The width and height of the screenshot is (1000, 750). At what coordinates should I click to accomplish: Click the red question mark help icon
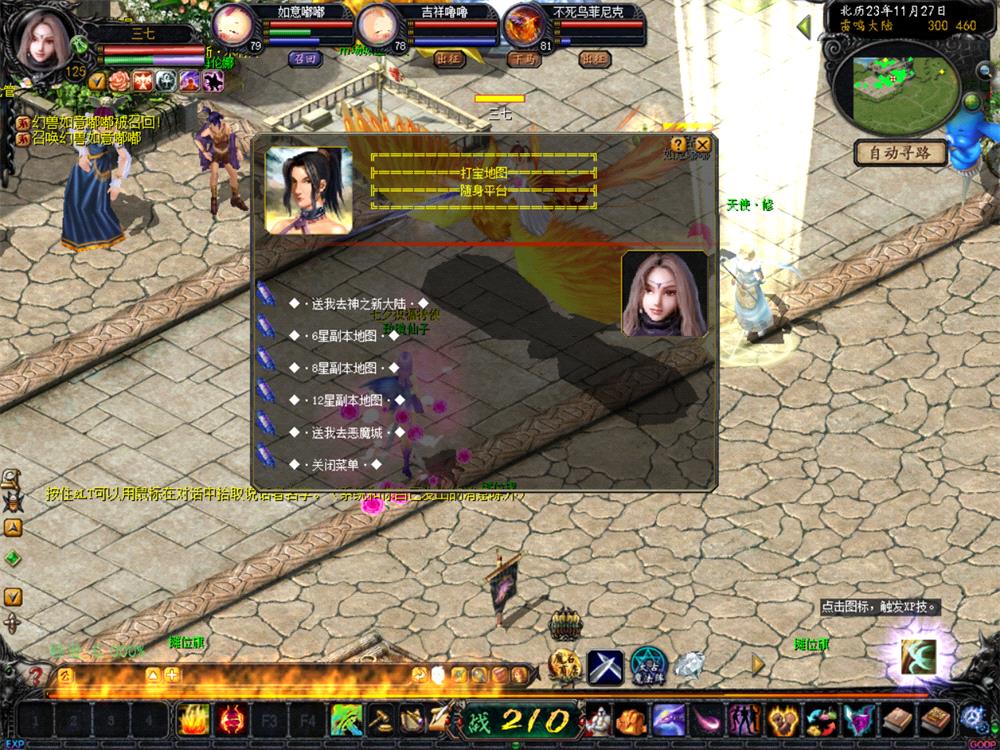35,676
